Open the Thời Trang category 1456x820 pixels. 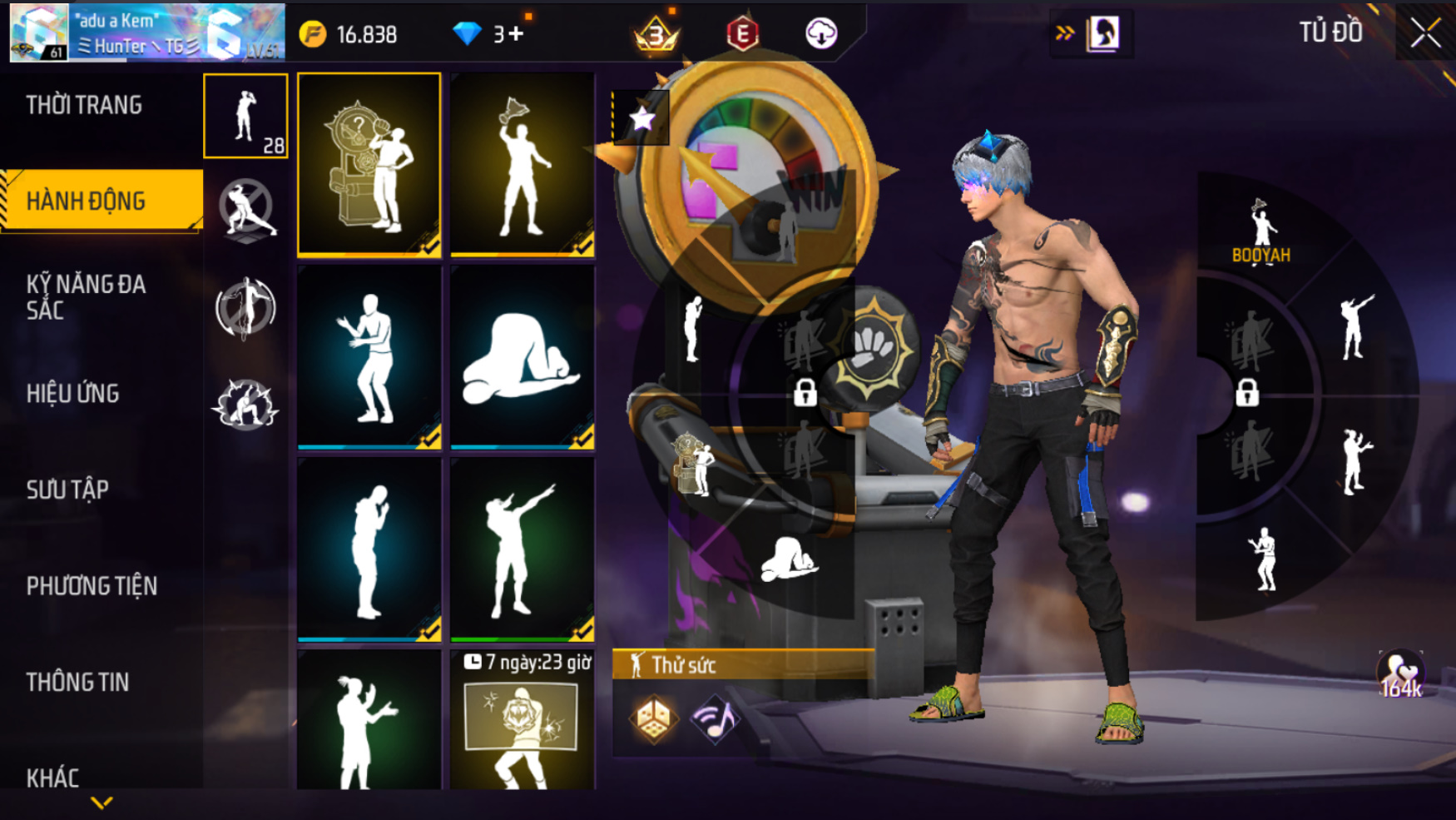(x=84, y=105)
